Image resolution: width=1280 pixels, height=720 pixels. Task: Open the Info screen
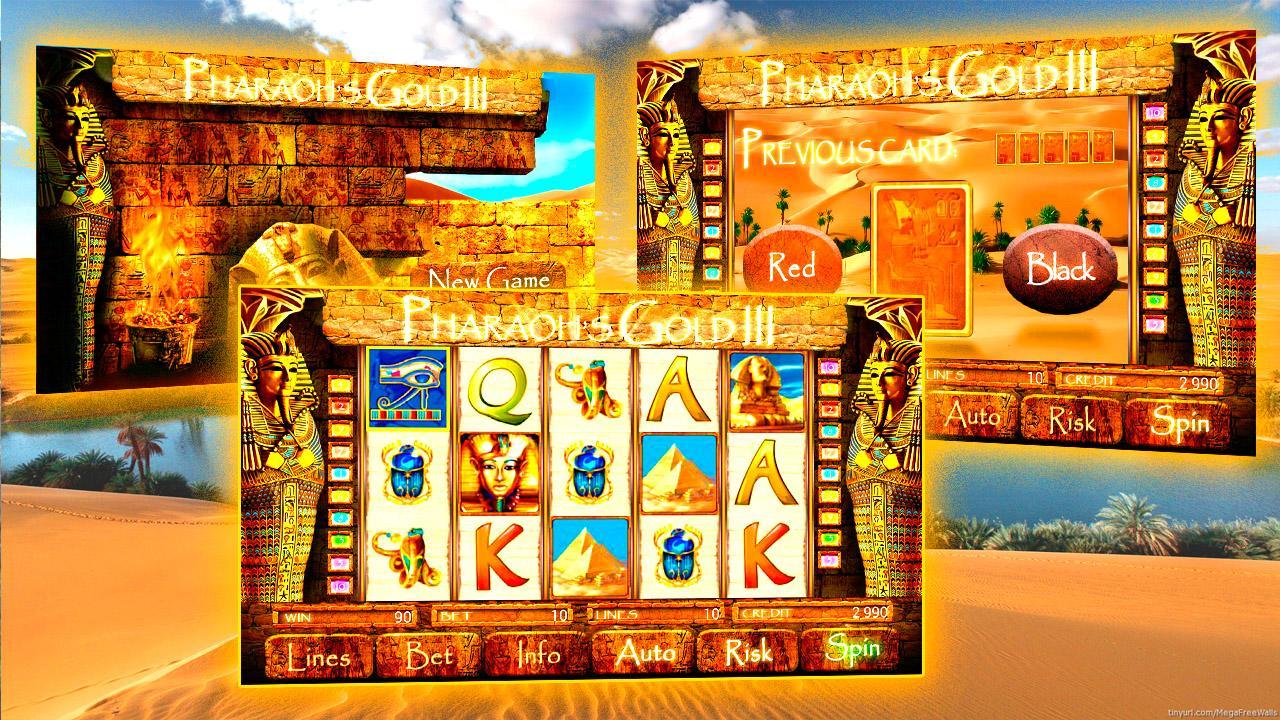click(x=537, y=652)
